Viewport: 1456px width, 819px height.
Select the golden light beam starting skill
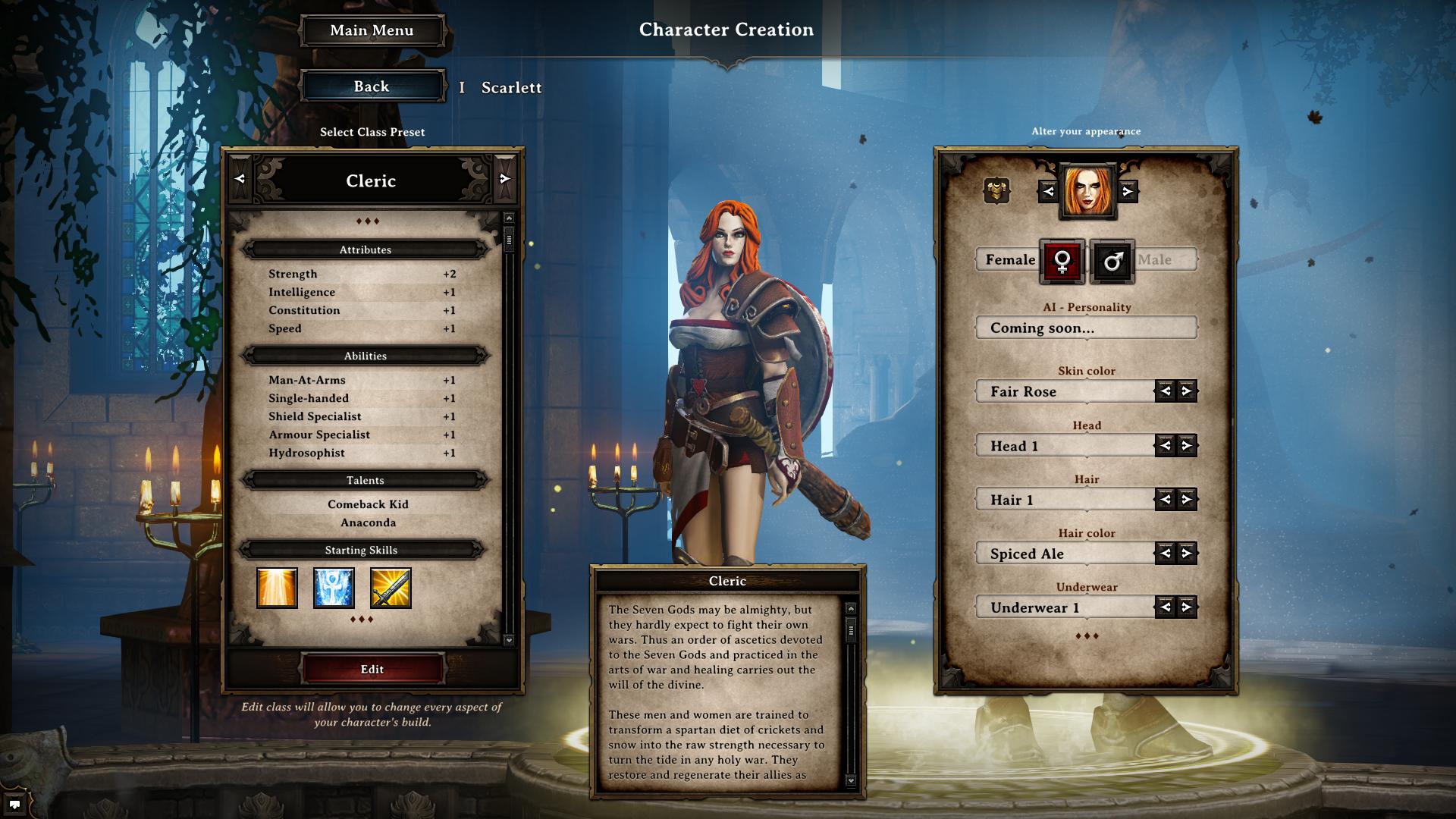(277, 588)
